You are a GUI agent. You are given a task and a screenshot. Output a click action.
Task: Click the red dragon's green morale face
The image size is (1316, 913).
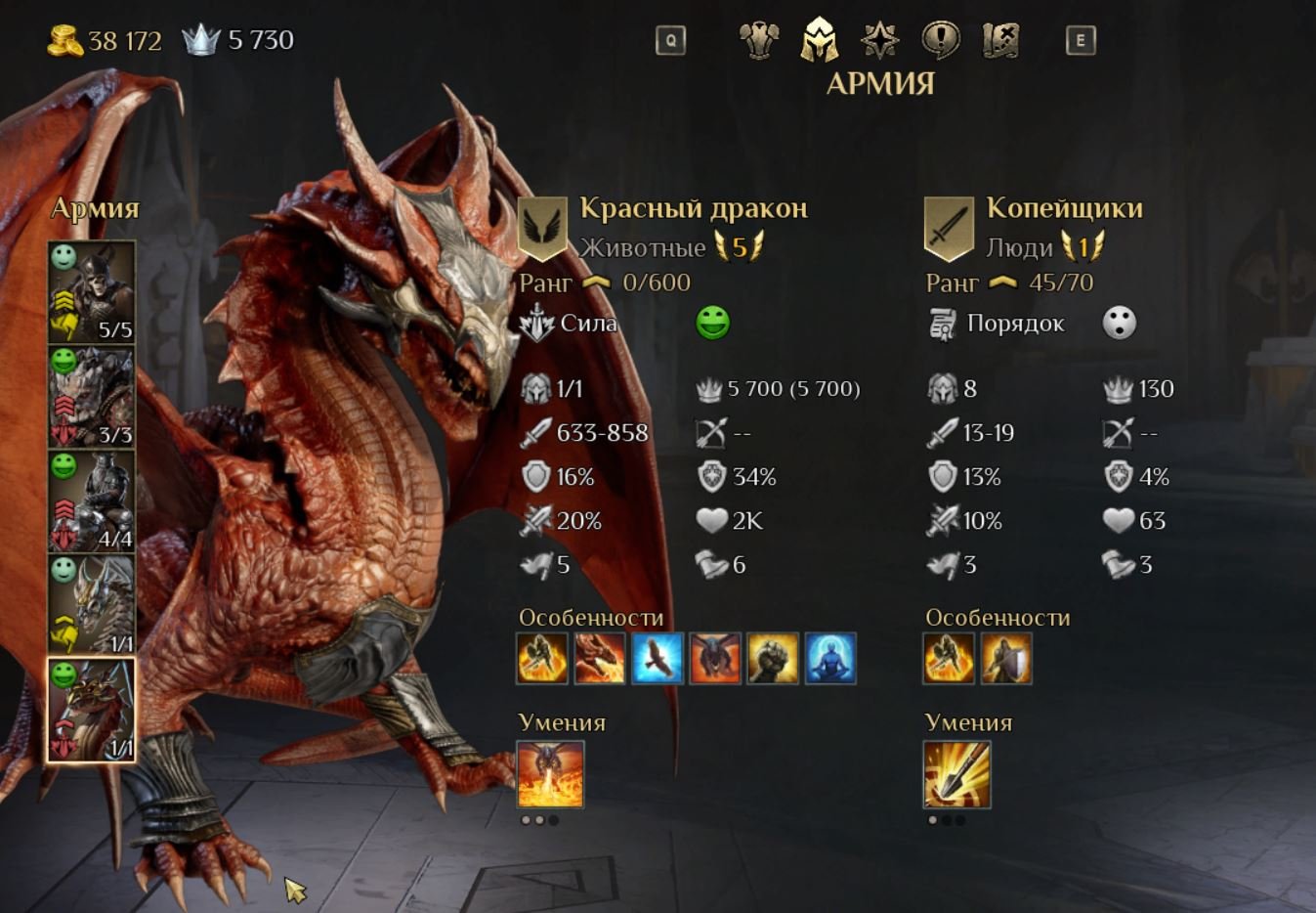coord(712,323)
